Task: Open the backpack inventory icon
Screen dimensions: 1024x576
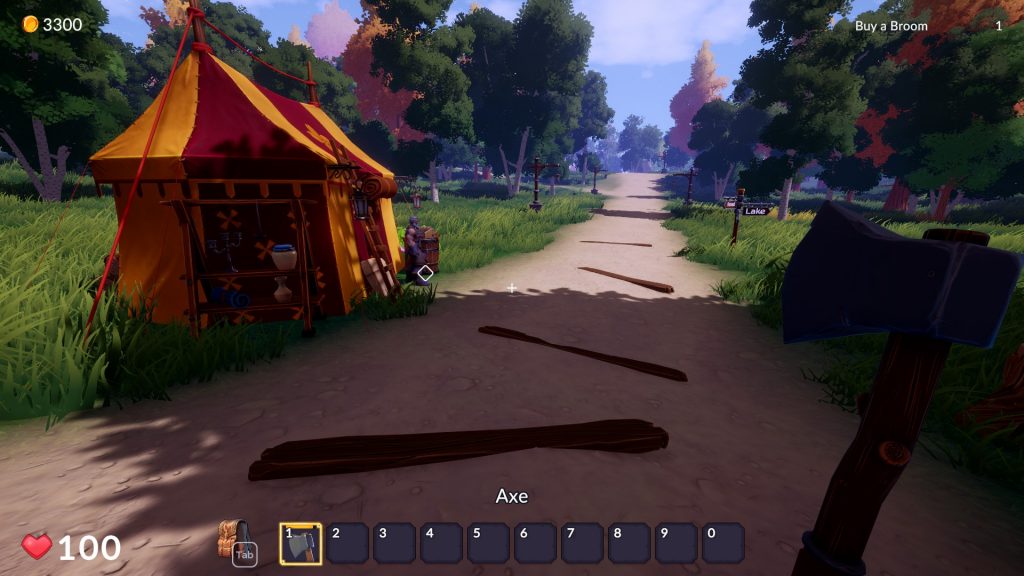Action: 233,540
